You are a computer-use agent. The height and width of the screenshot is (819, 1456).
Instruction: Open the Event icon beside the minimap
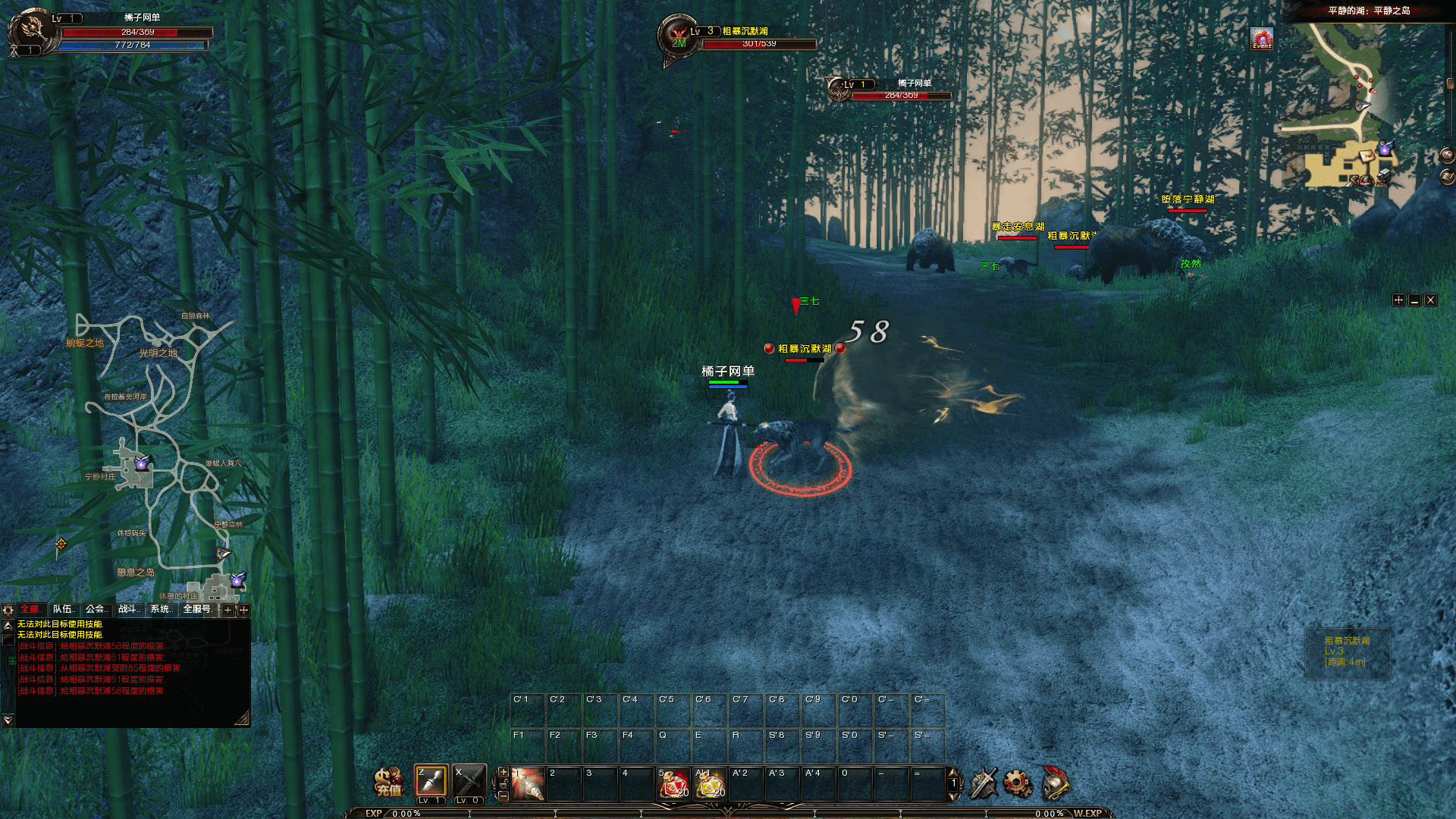click(1262, 39)
